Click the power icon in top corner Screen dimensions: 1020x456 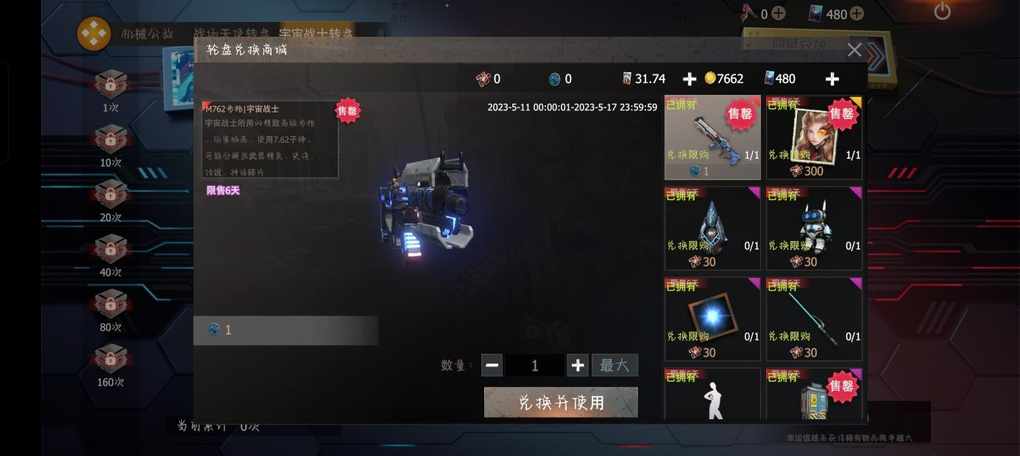[942, 12]
